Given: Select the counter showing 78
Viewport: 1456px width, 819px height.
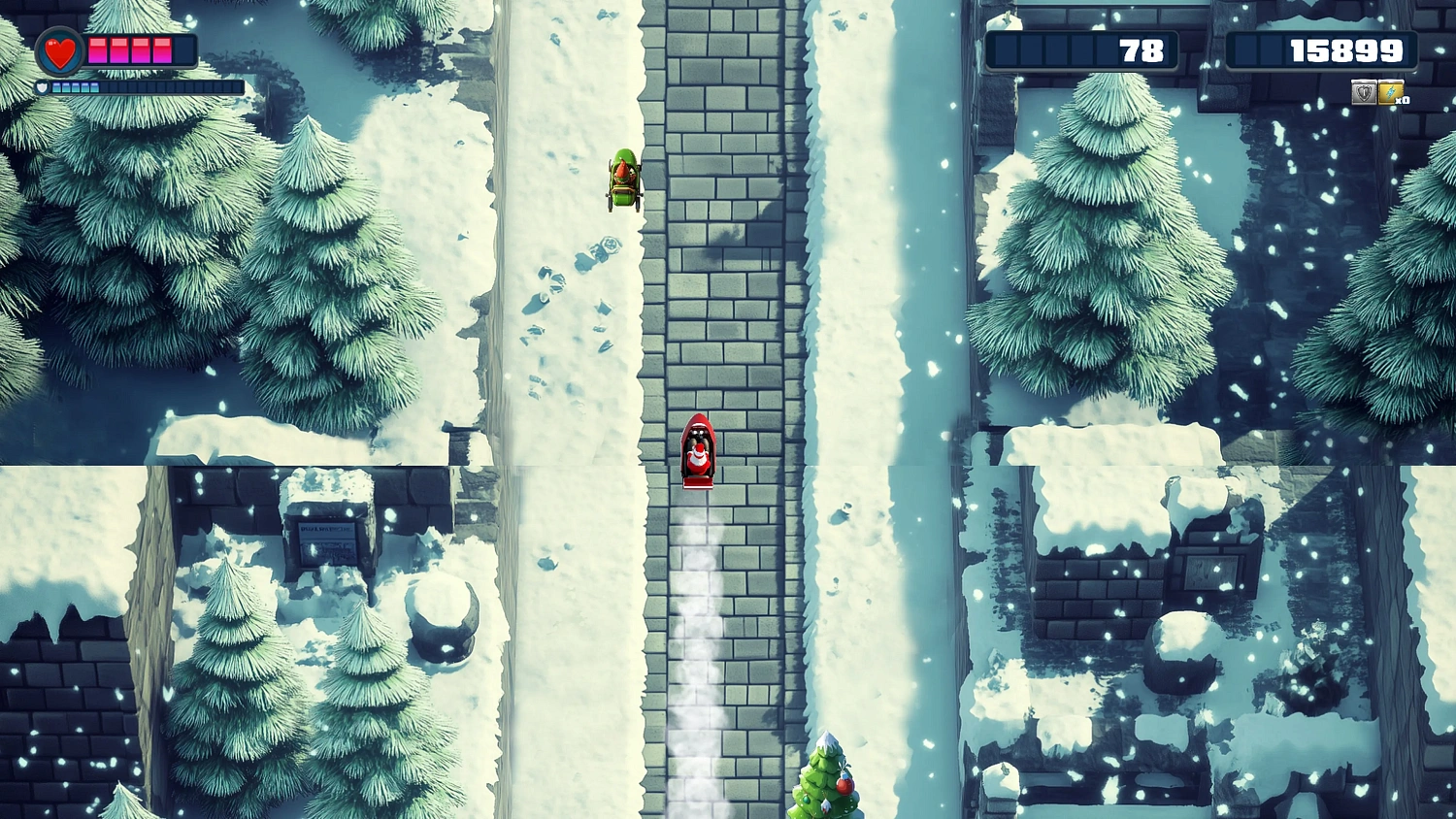Looking at the screenshot, I should (x=1143, y=50).
